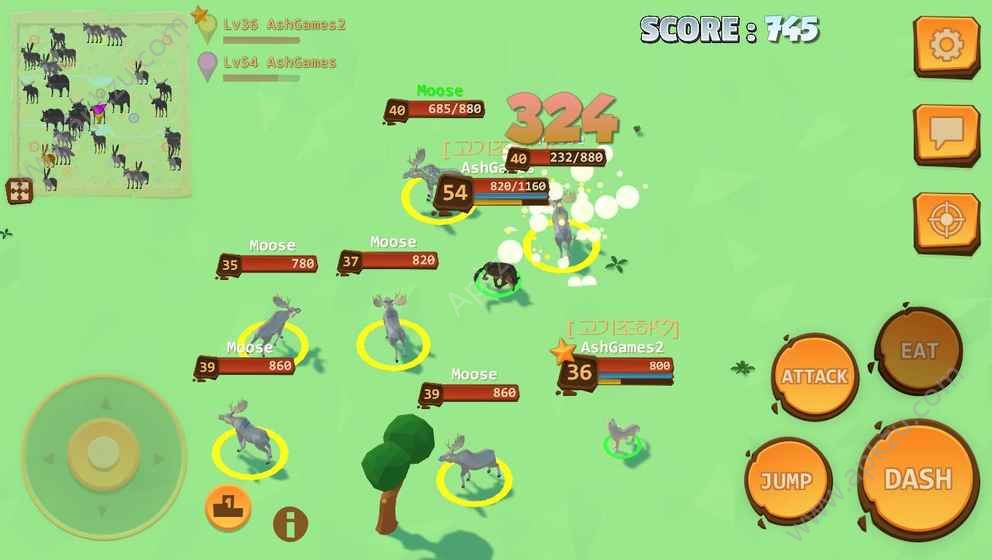Expand the minimap with the arrows icon
992x560 pixels.
20,190
